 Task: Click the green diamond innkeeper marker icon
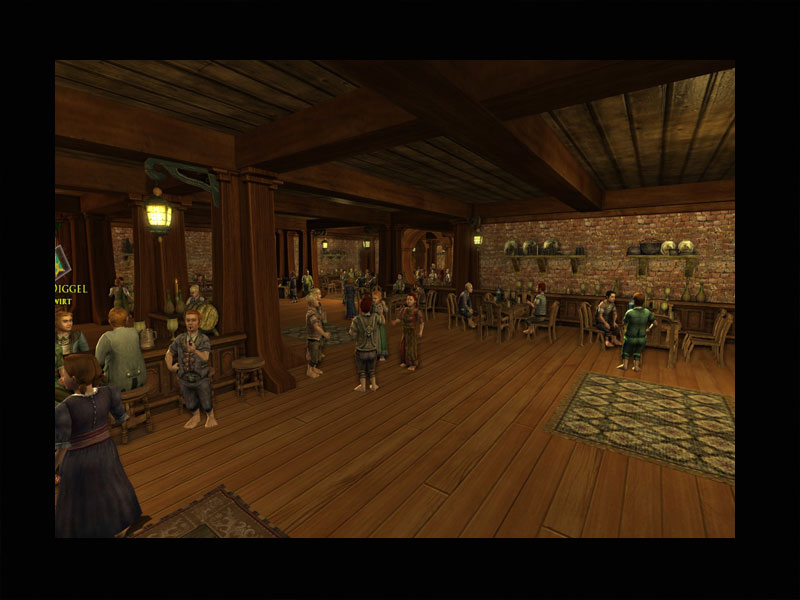coord(61,262)
